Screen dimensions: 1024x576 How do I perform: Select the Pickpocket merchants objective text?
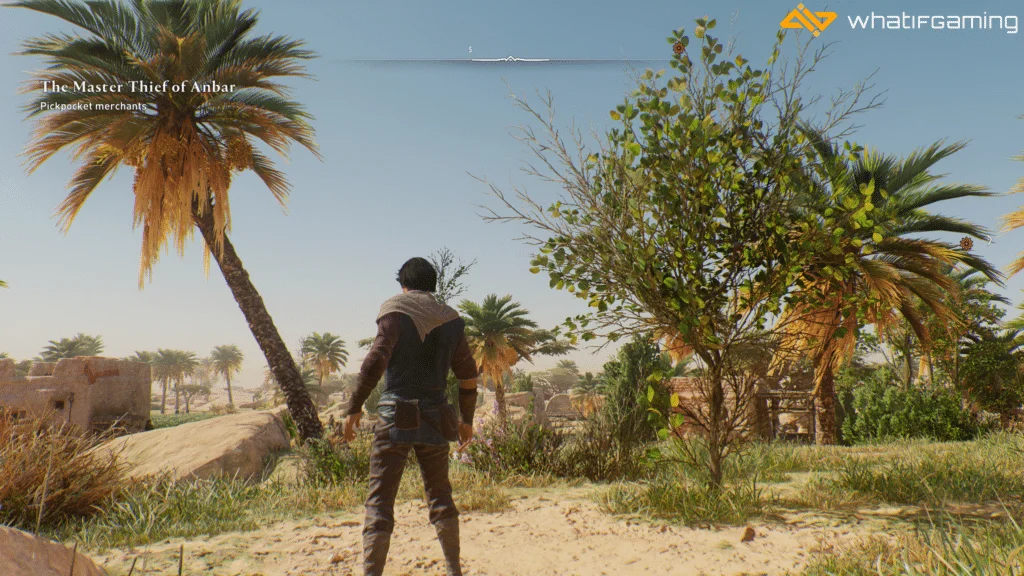click(93, 106)
